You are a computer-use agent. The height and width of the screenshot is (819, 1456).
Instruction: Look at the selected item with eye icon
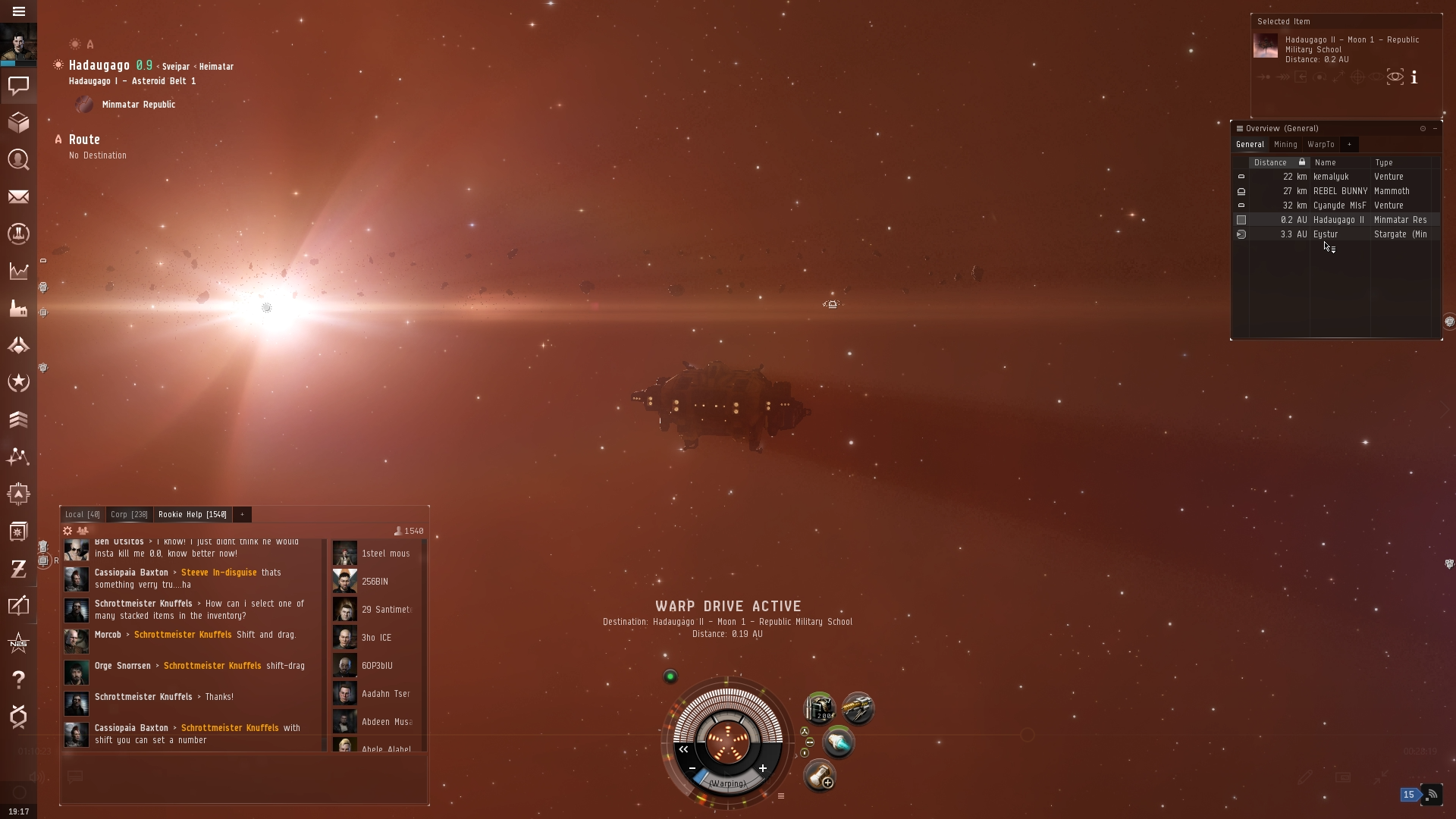(x=1395, y=77)
